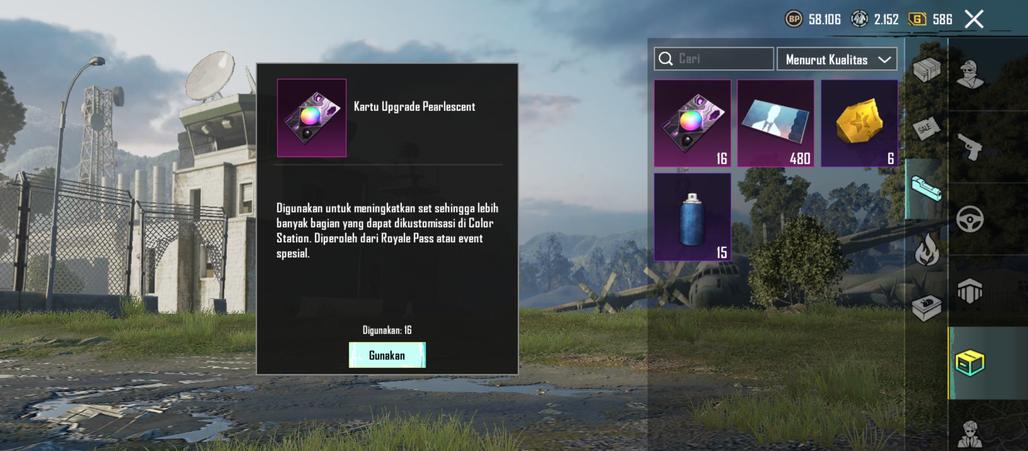
Task: Tap the silver coin currency balance
Action: 875,19
